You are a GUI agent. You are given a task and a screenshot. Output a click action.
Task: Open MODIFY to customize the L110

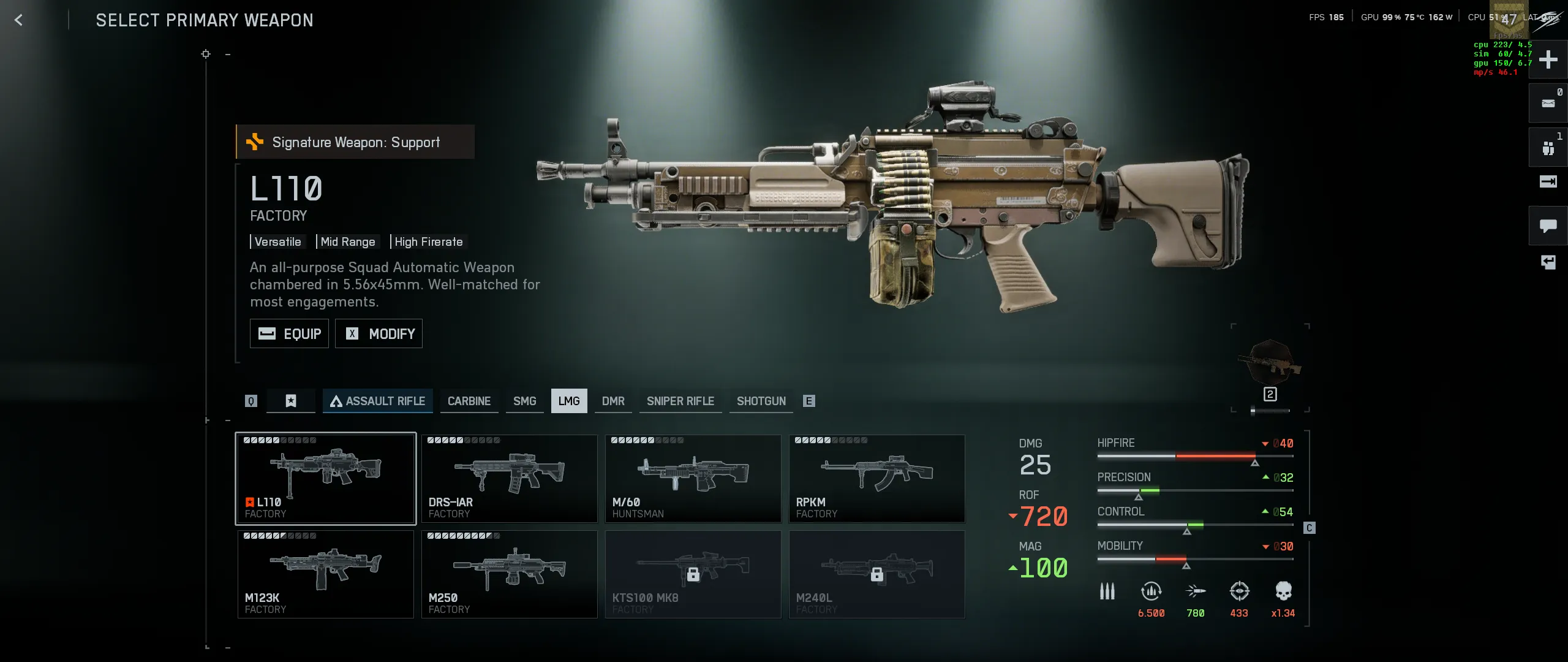pos(379,333)
